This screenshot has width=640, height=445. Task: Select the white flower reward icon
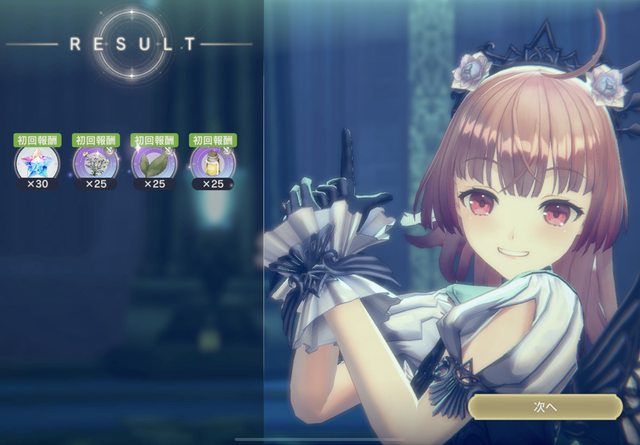[95, 162]
